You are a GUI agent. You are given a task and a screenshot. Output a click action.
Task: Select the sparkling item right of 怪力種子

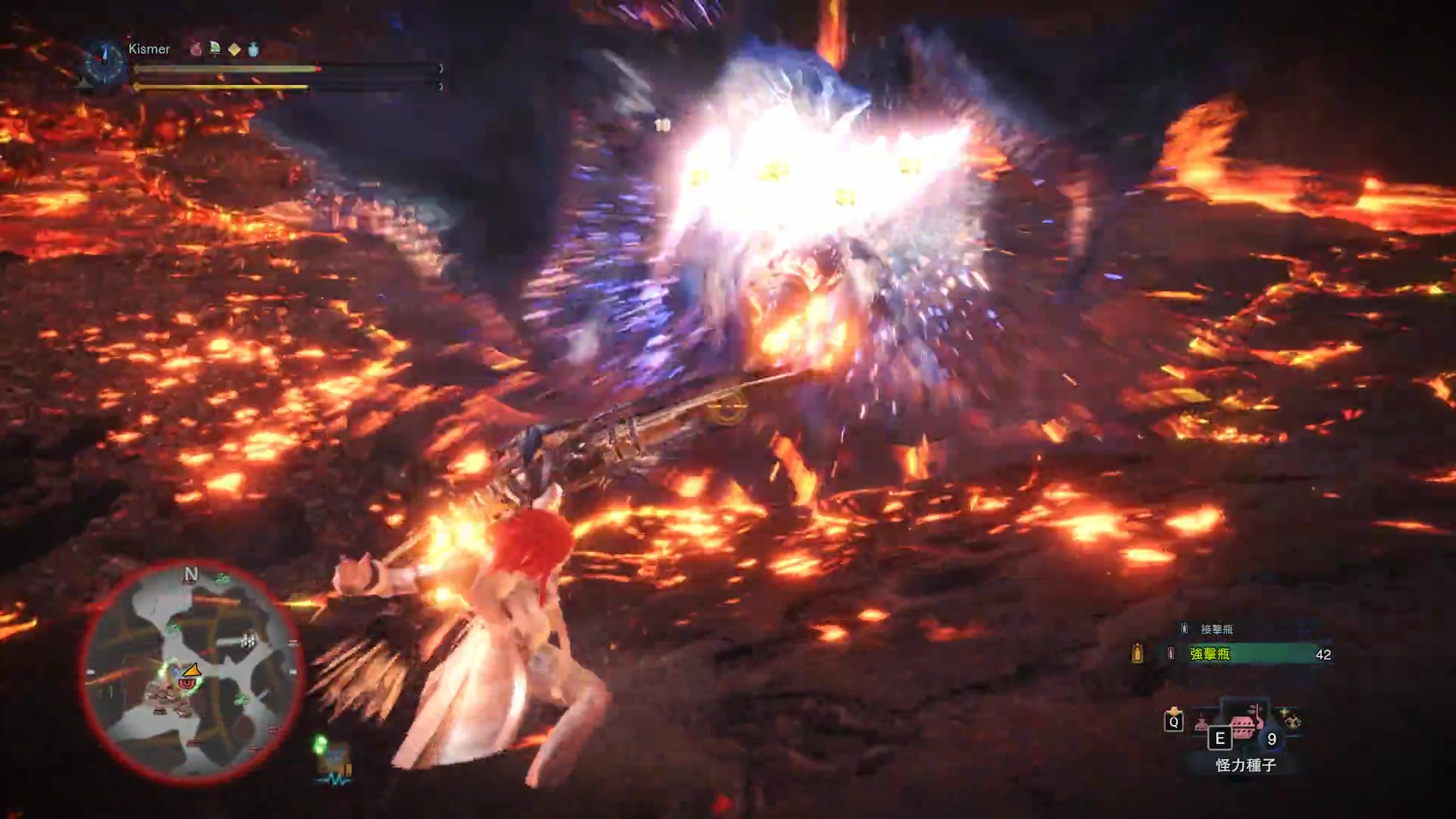click(x=1291, y=719)
